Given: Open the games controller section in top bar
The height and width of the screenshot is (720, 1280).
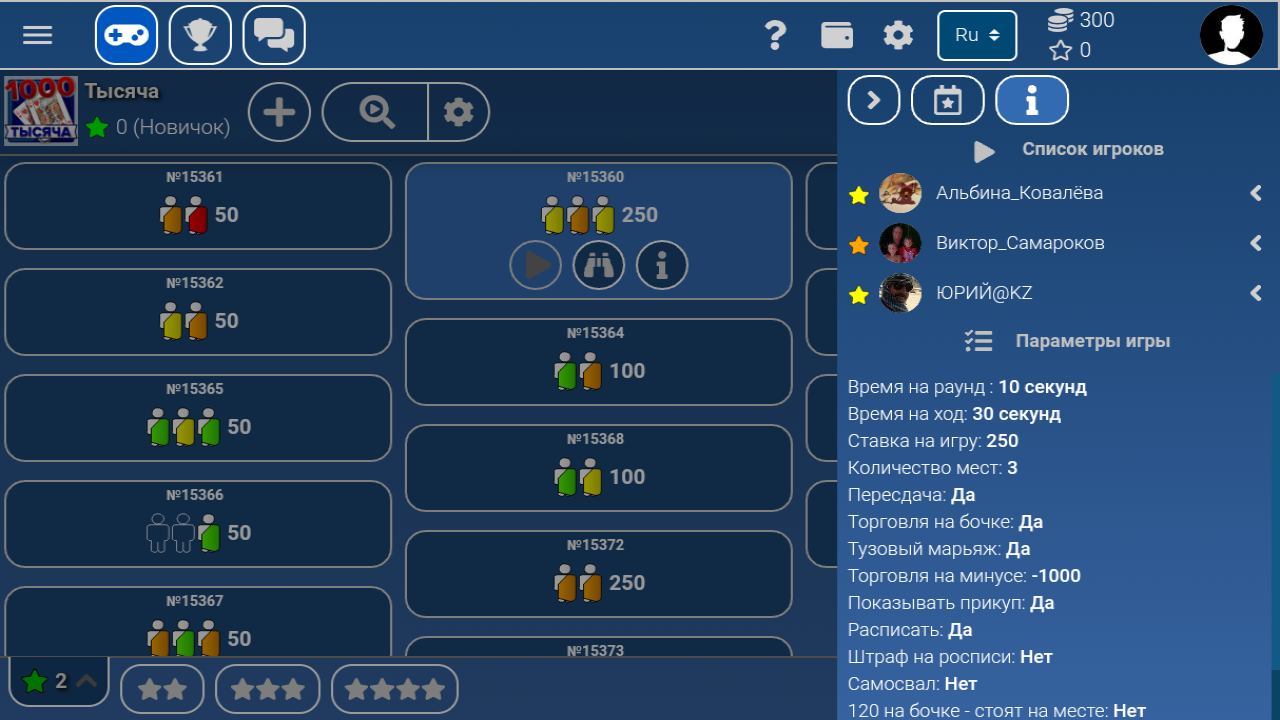Looking at the screenshot, I should (126, 34).
